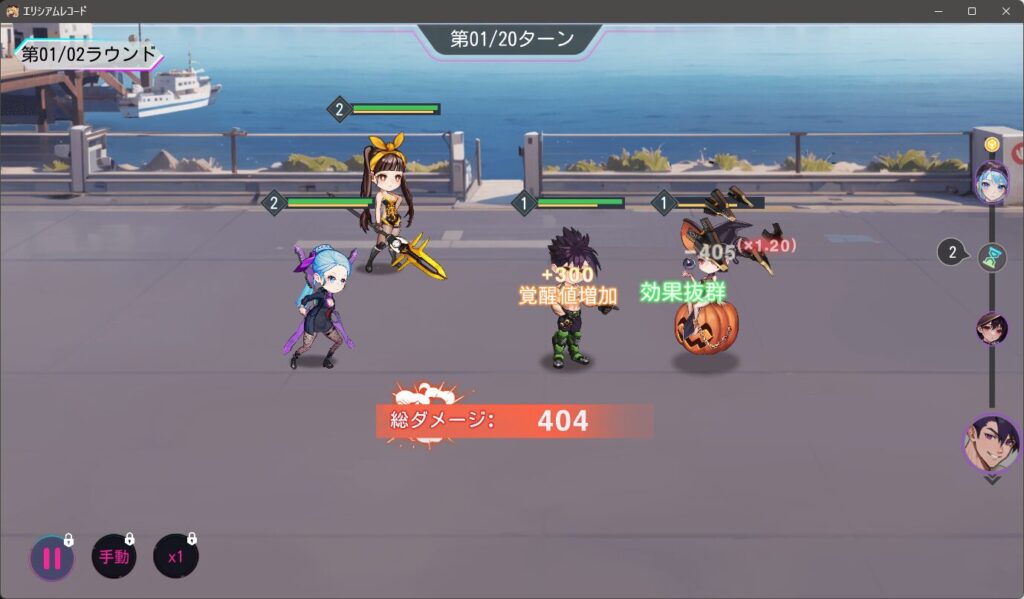The width and height of the screenshot is (1024, 599).
Task: Select the small dark-haired portrait in turn order
Action: [x=992, y=328]
